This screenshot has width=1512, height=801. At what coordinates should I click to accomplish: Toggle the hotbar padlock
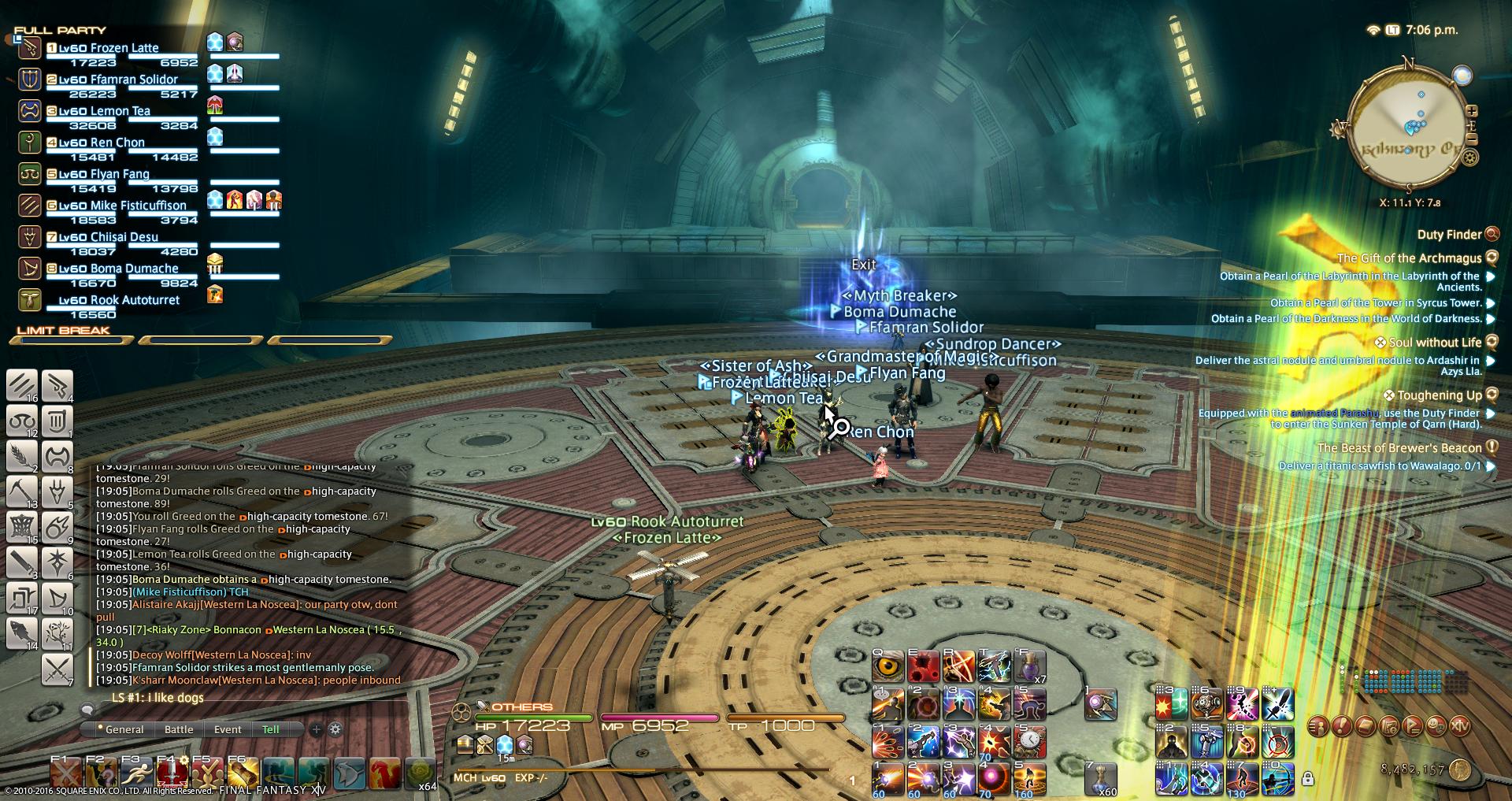1308,779
